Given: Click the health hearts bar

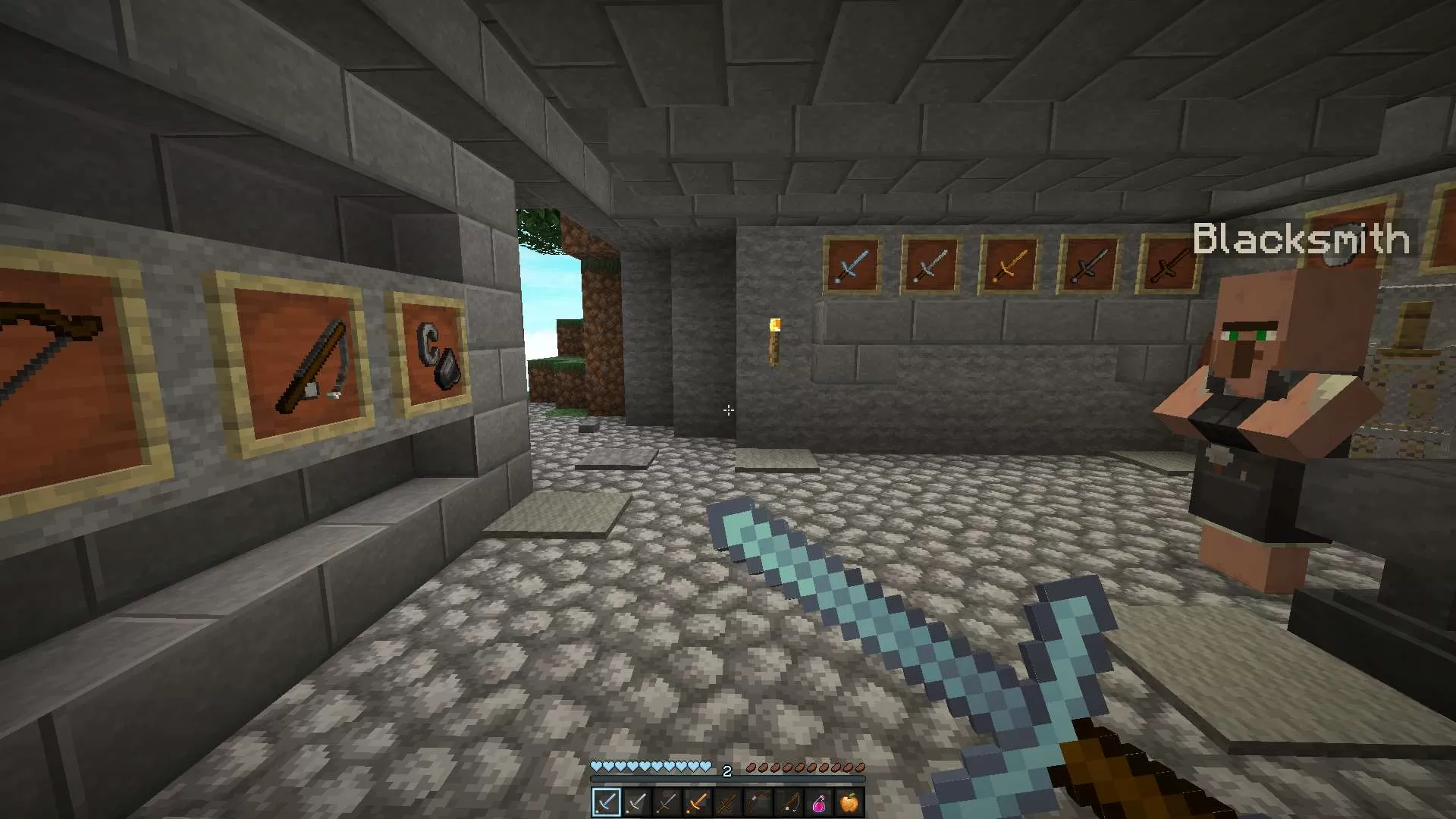Looking at the screenshot, I should (x=652, y=767).
